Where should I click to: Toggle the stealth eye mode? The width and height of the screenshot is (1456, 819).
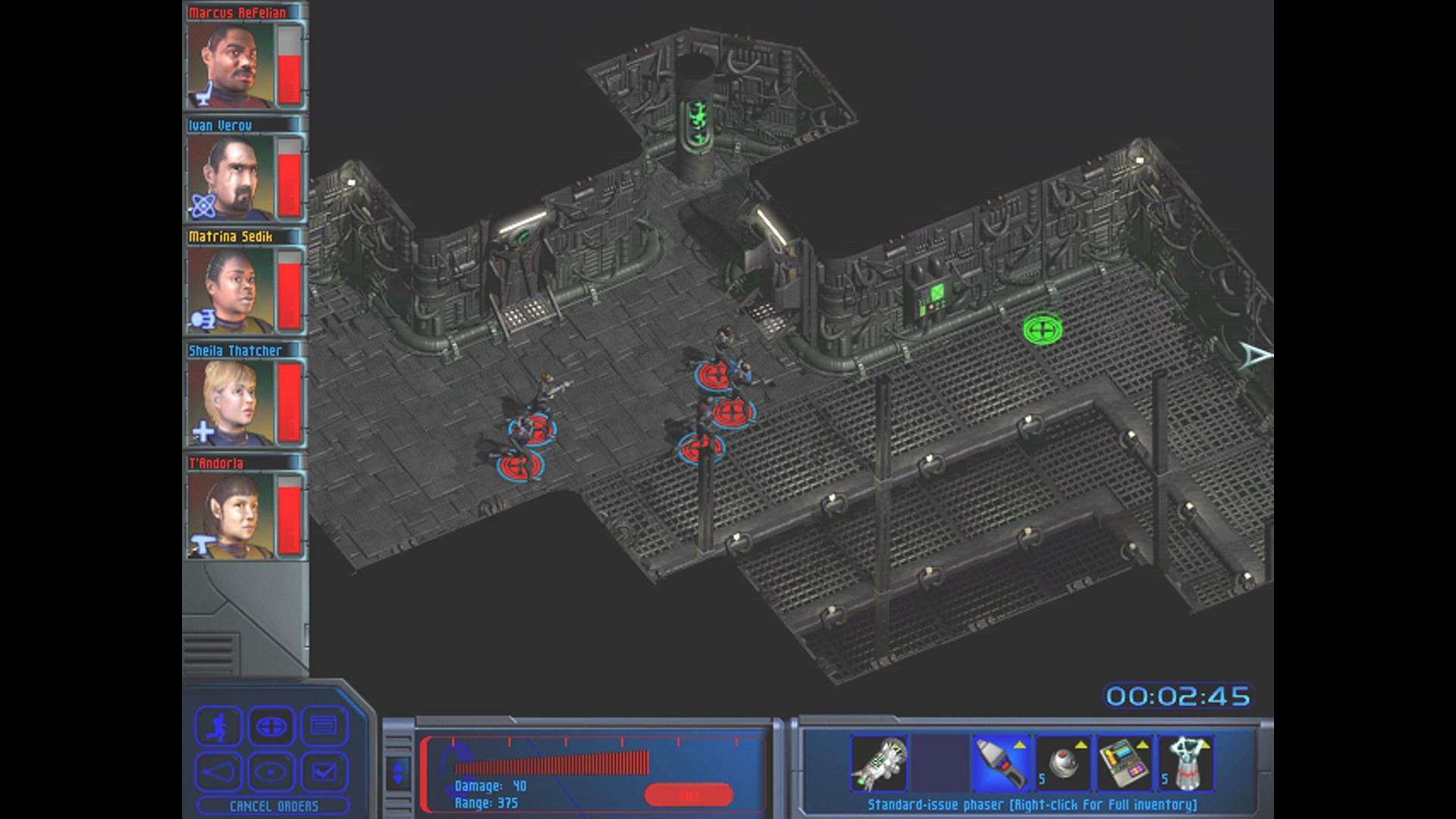tap(272, 770)
